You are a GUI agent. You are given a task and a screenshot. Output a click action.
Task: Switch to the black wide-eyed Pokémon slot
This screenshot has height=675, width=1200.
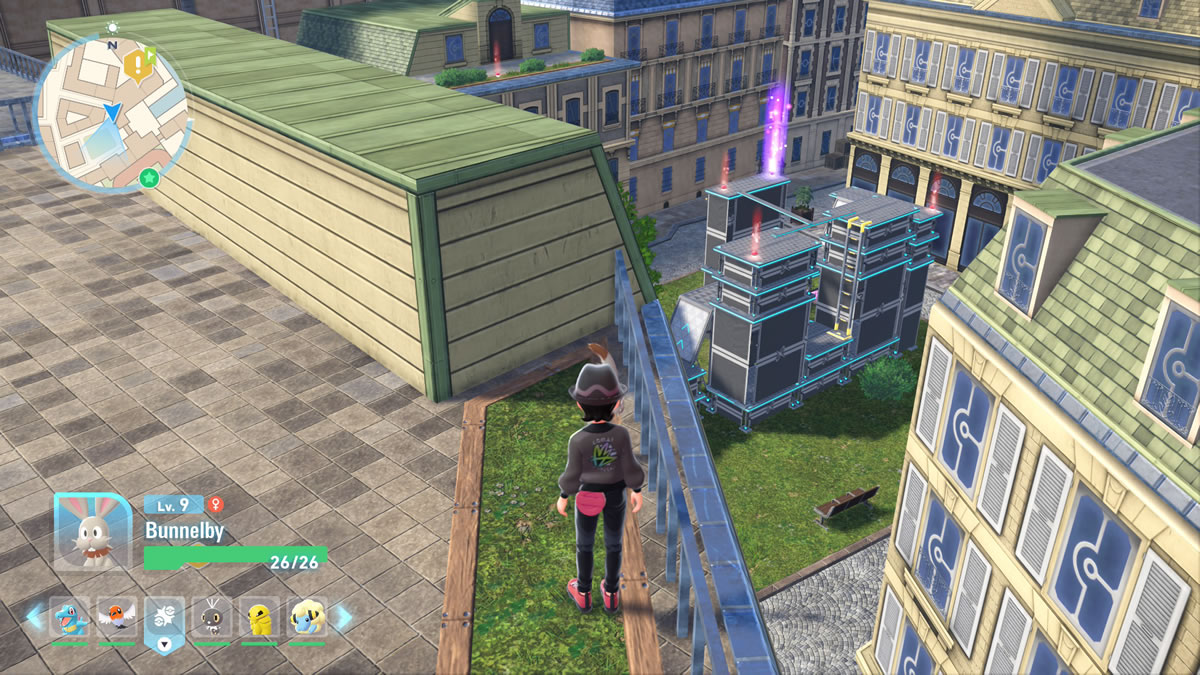click(x=212, y=617)
